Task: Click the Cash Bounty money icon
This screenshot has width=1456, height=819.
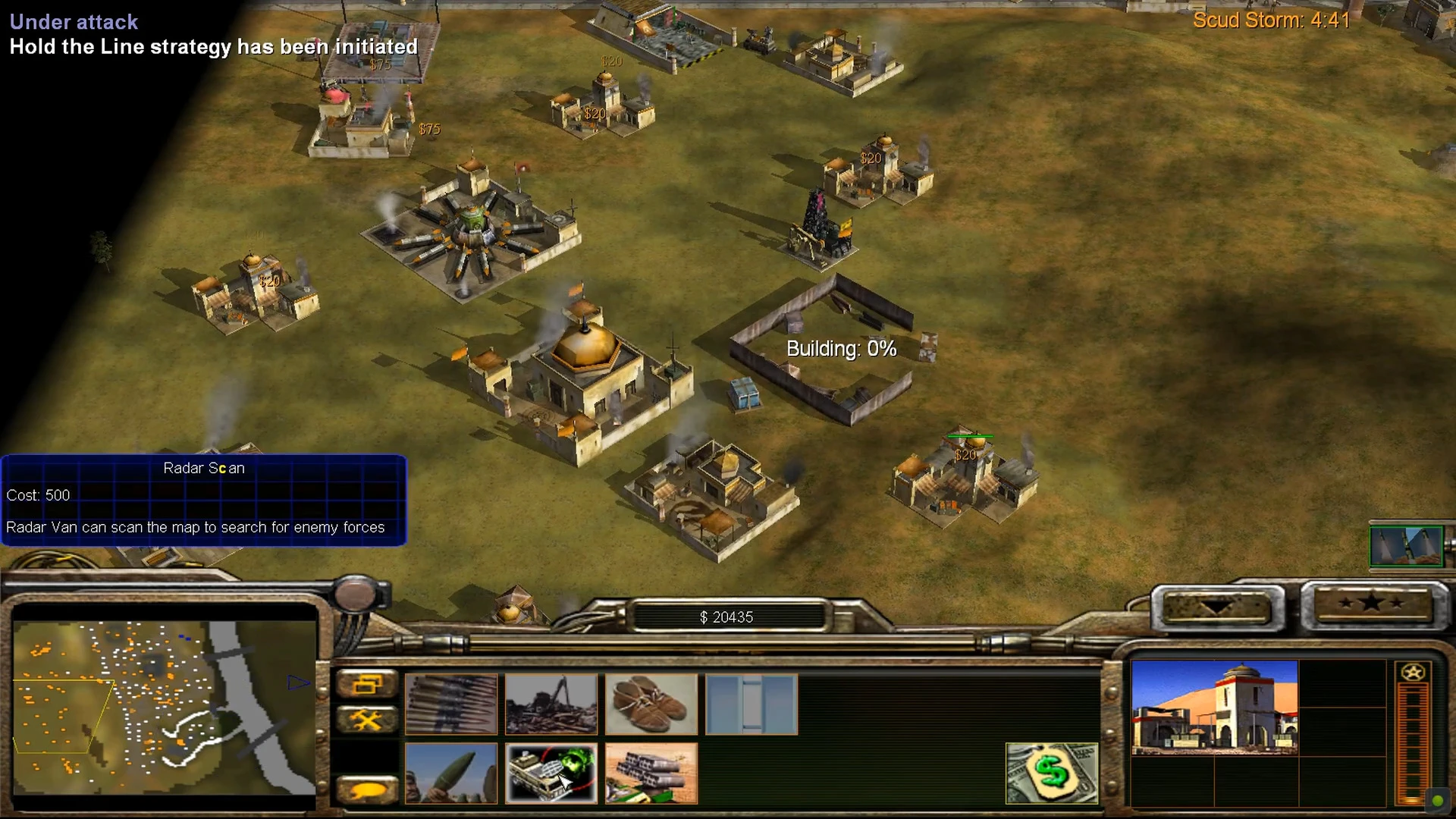Action: click(x=1052, y=773)
